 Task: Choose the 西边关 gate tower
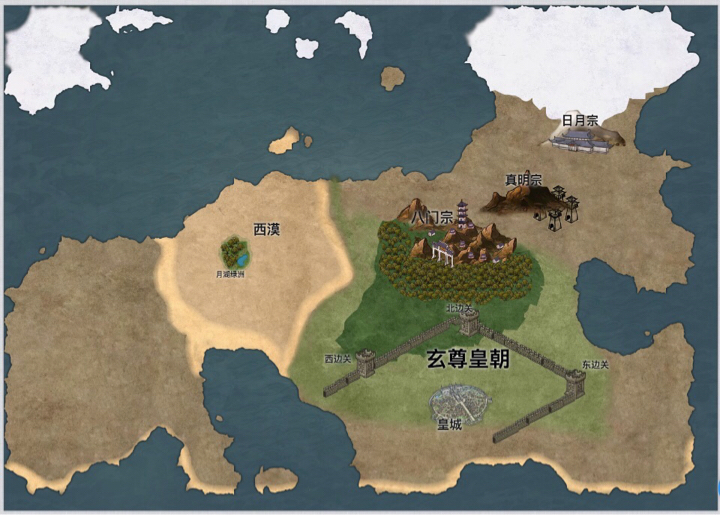point(364,362)
